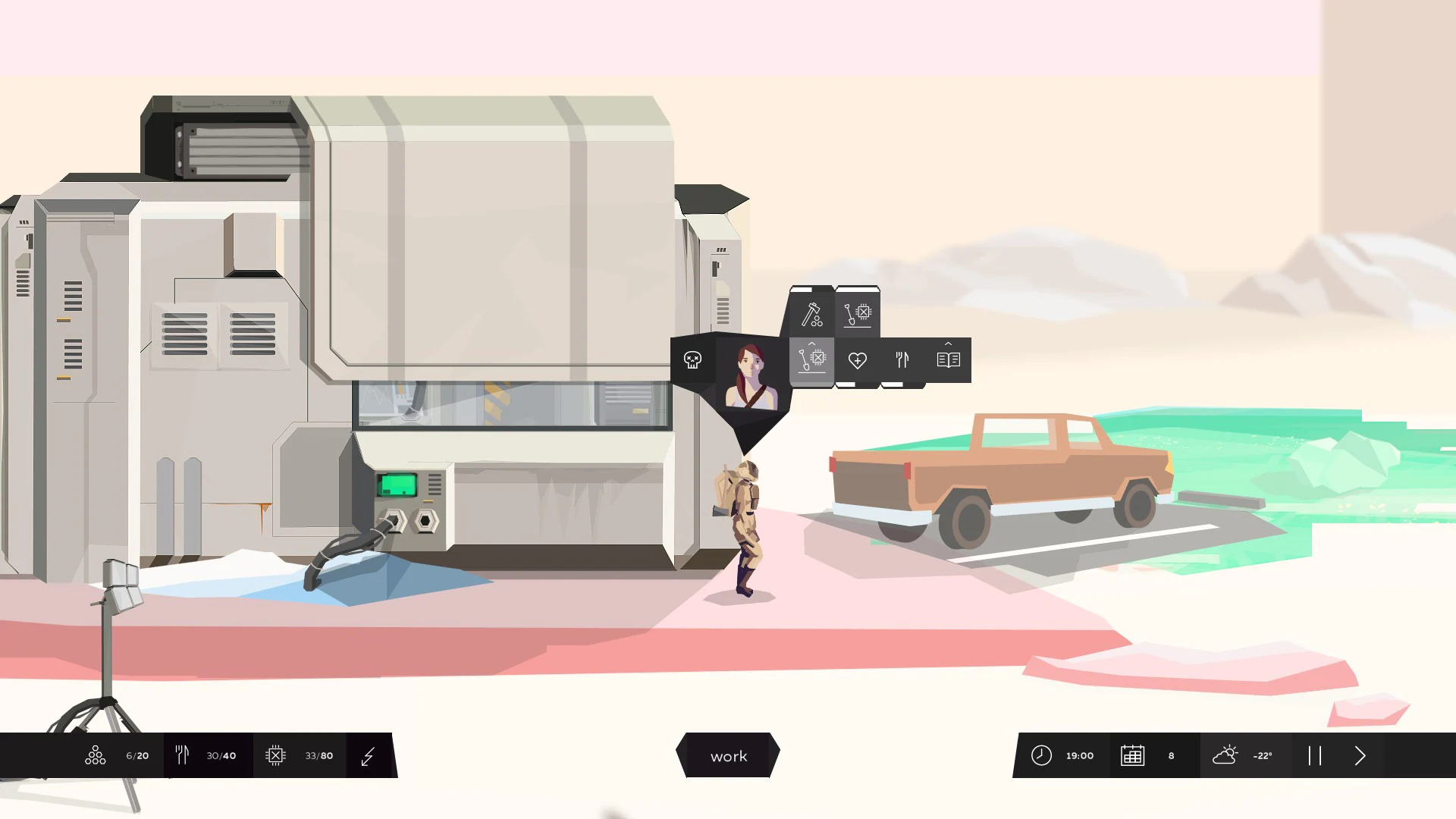
Task: Click the lightning energy icon in status bar
Action: pyautogui.click(x=369, y=755)
